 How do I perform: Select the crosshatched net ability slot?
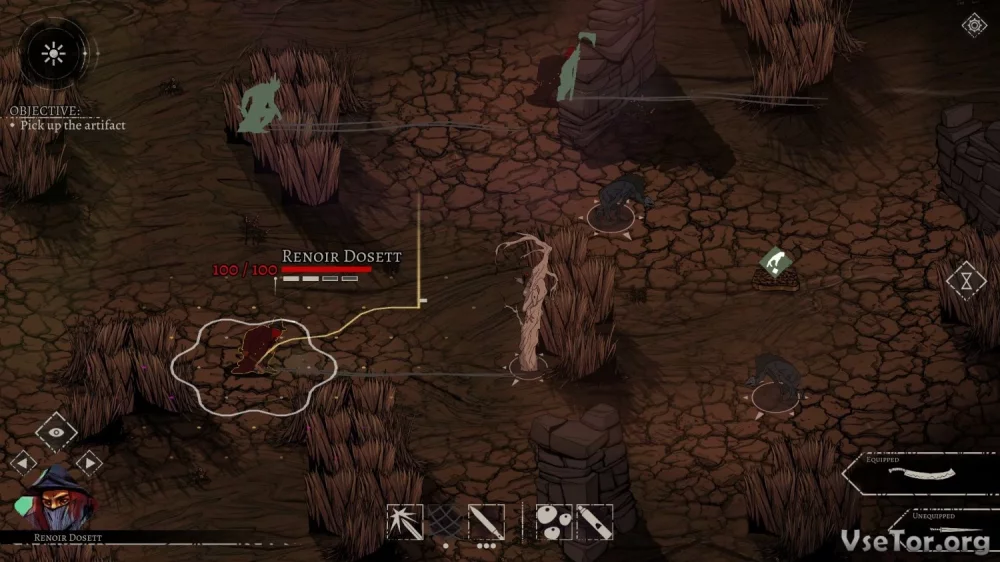coord(445,522)
